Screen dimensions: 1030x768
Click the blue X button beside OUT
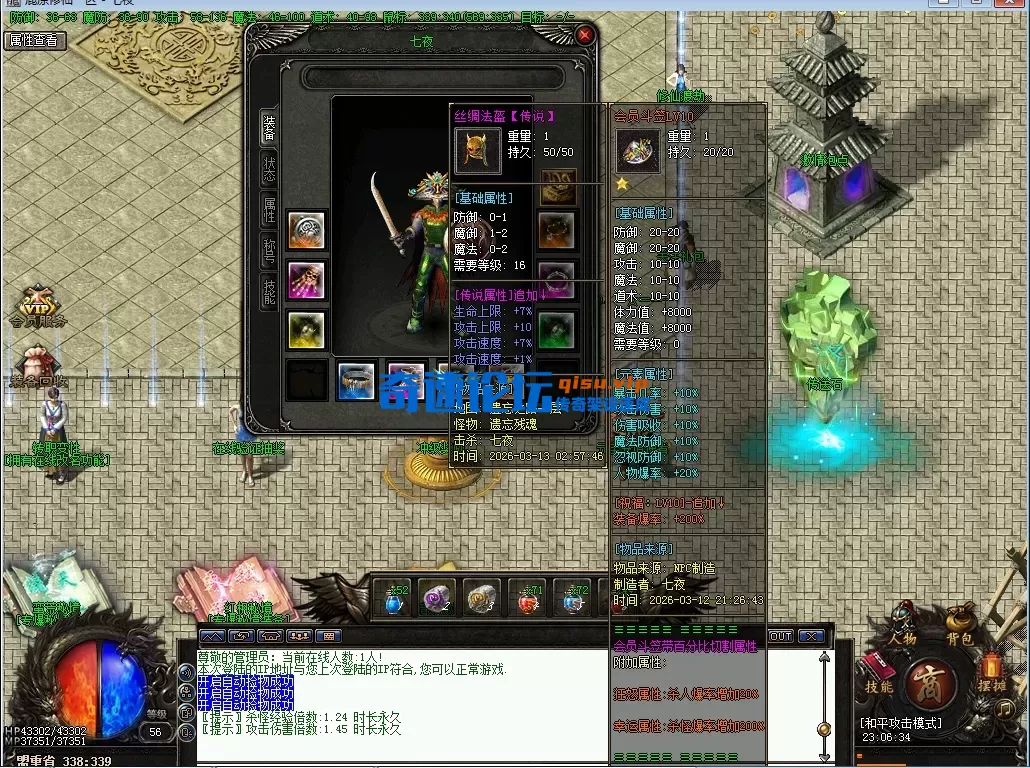click(811, 636)
